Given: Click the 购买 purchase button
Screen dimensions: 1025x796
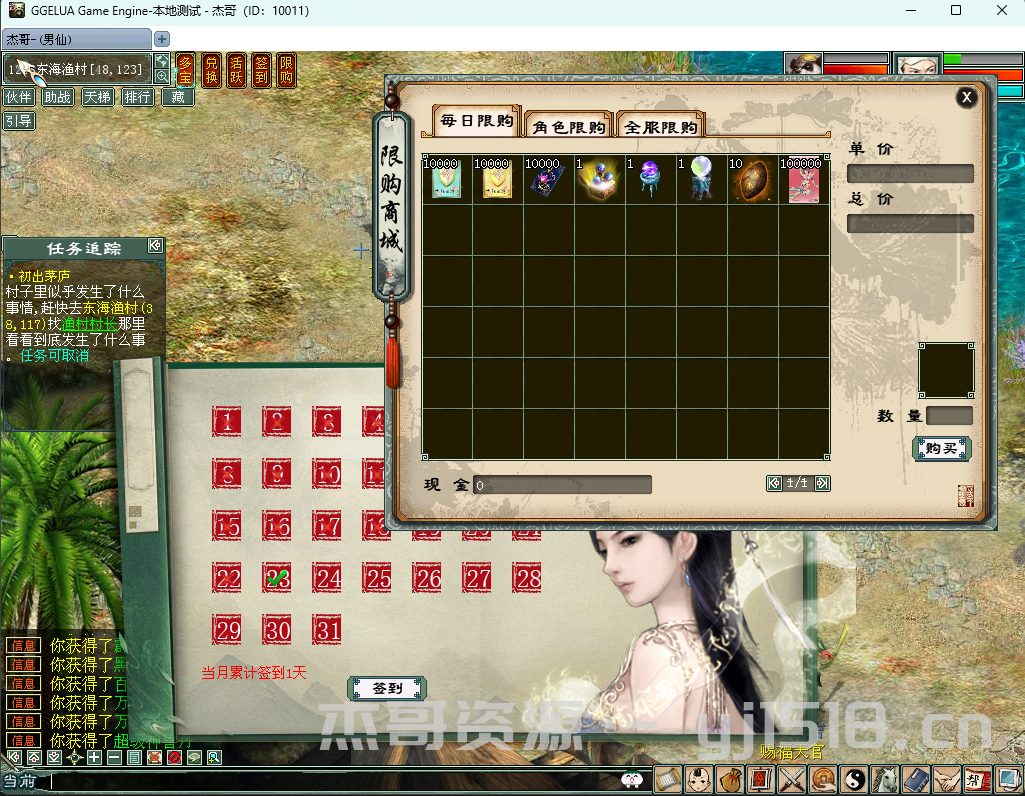Looking at the screenshot, I should (941, 449).
